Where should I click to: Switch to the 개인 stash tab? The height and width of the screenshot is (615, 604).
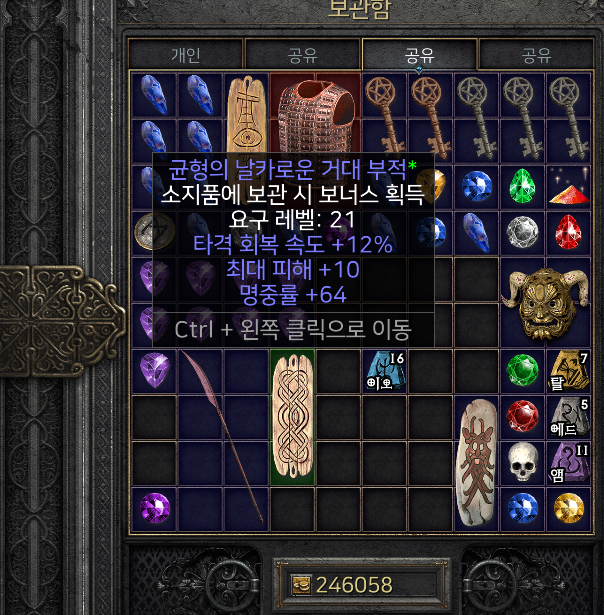(x=185, y=55)
